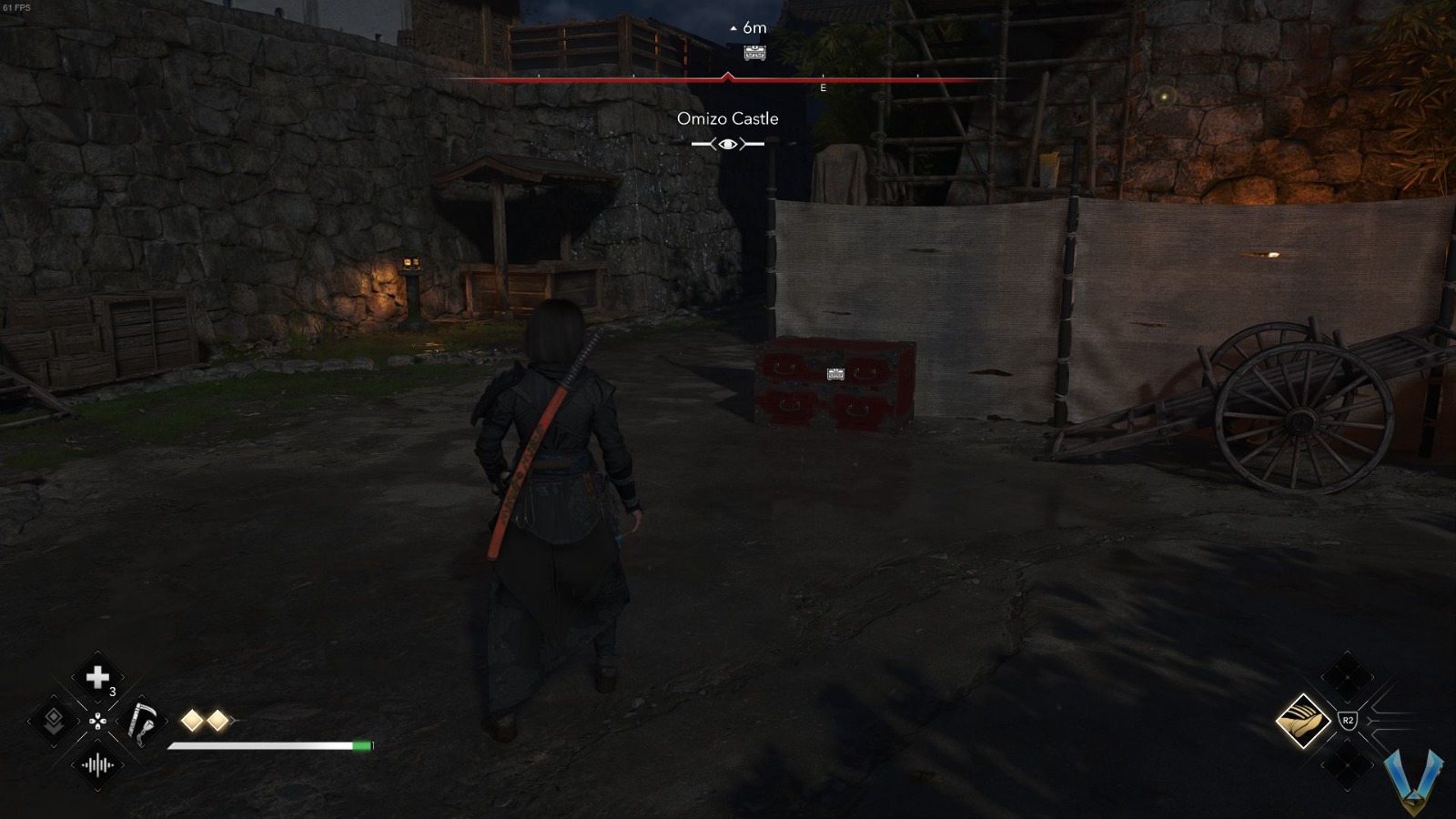
Task: Click the second golden mastery diamond
Action: pyautogui.click(x=217, y=720)
